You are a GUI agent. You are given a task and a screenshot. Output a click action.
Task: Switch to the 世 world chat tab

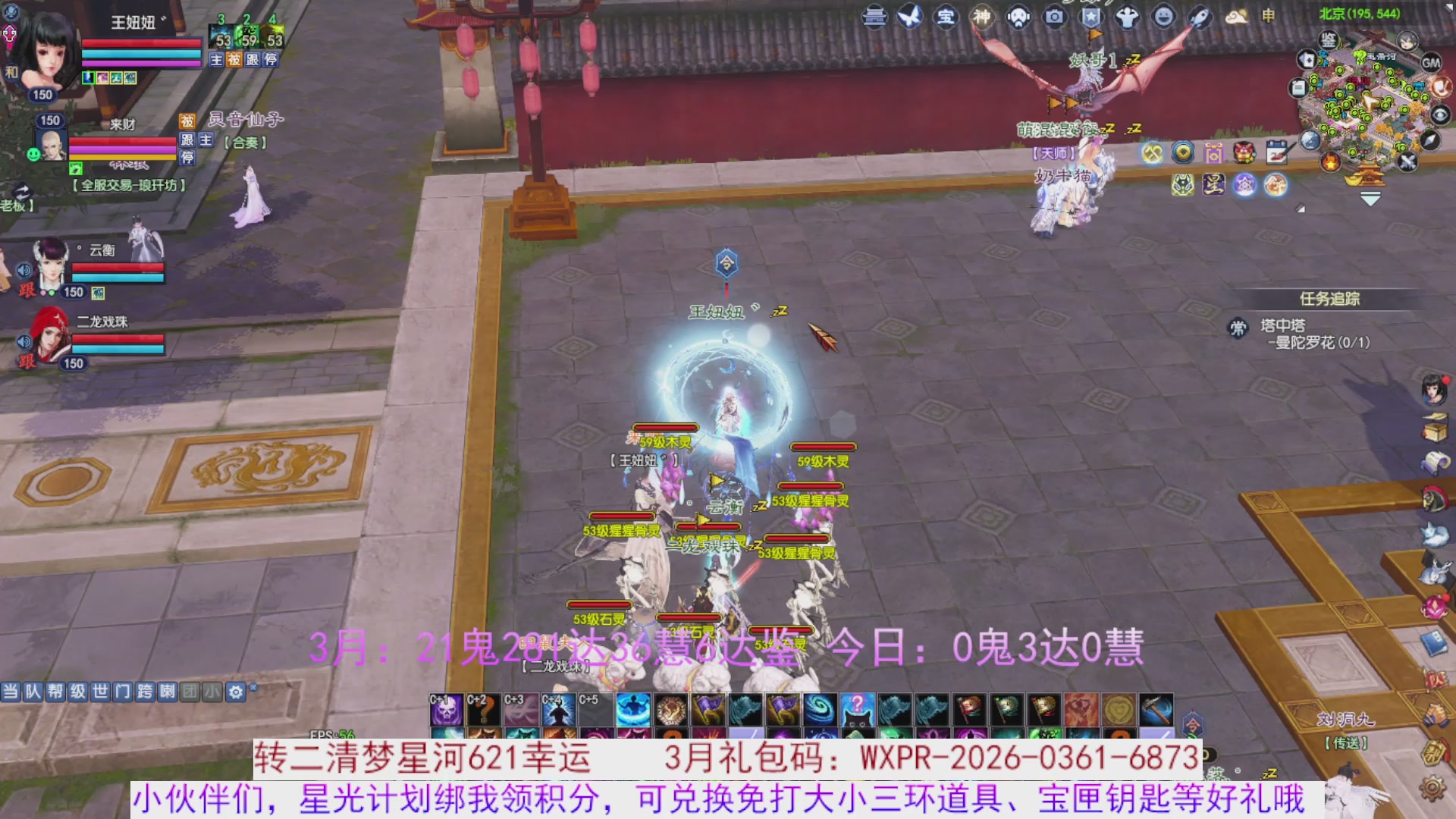tap(99, 692)
